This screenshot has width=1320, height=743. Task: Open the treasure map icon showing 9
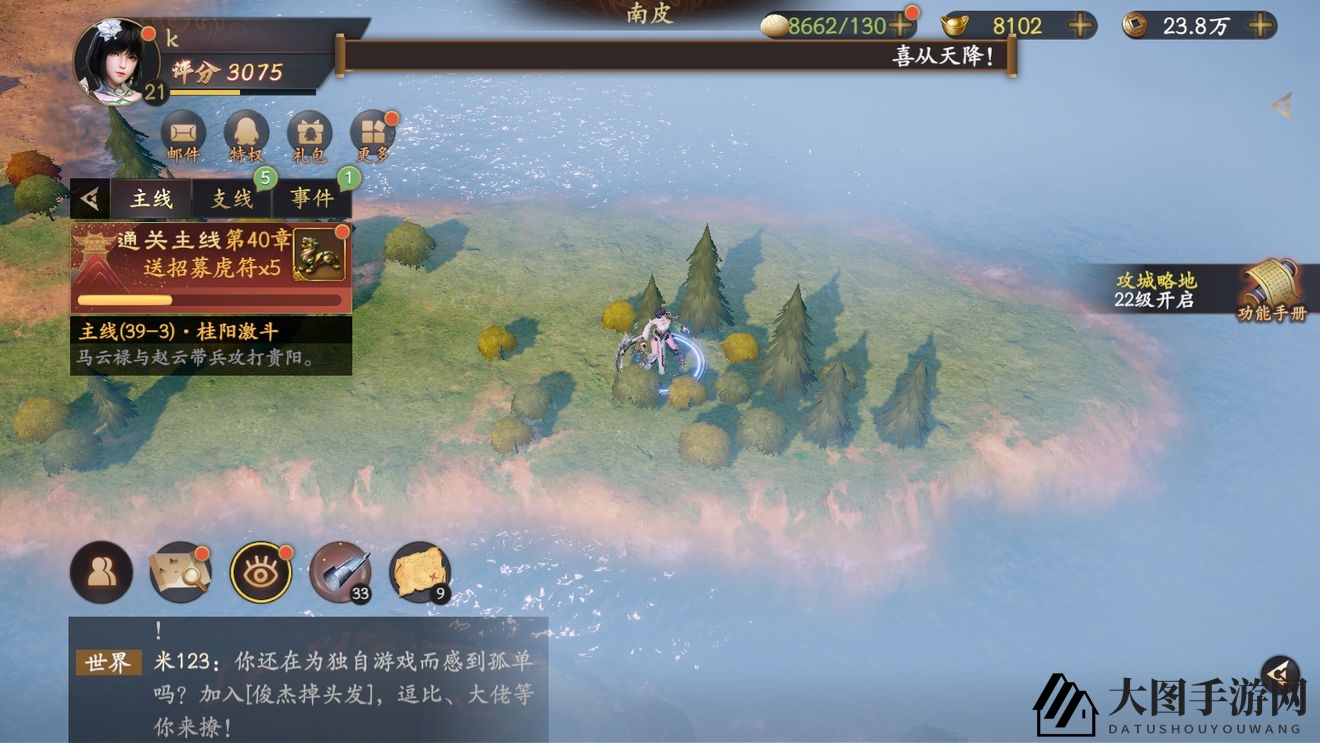pyautogui.click(x=421, y=571)
